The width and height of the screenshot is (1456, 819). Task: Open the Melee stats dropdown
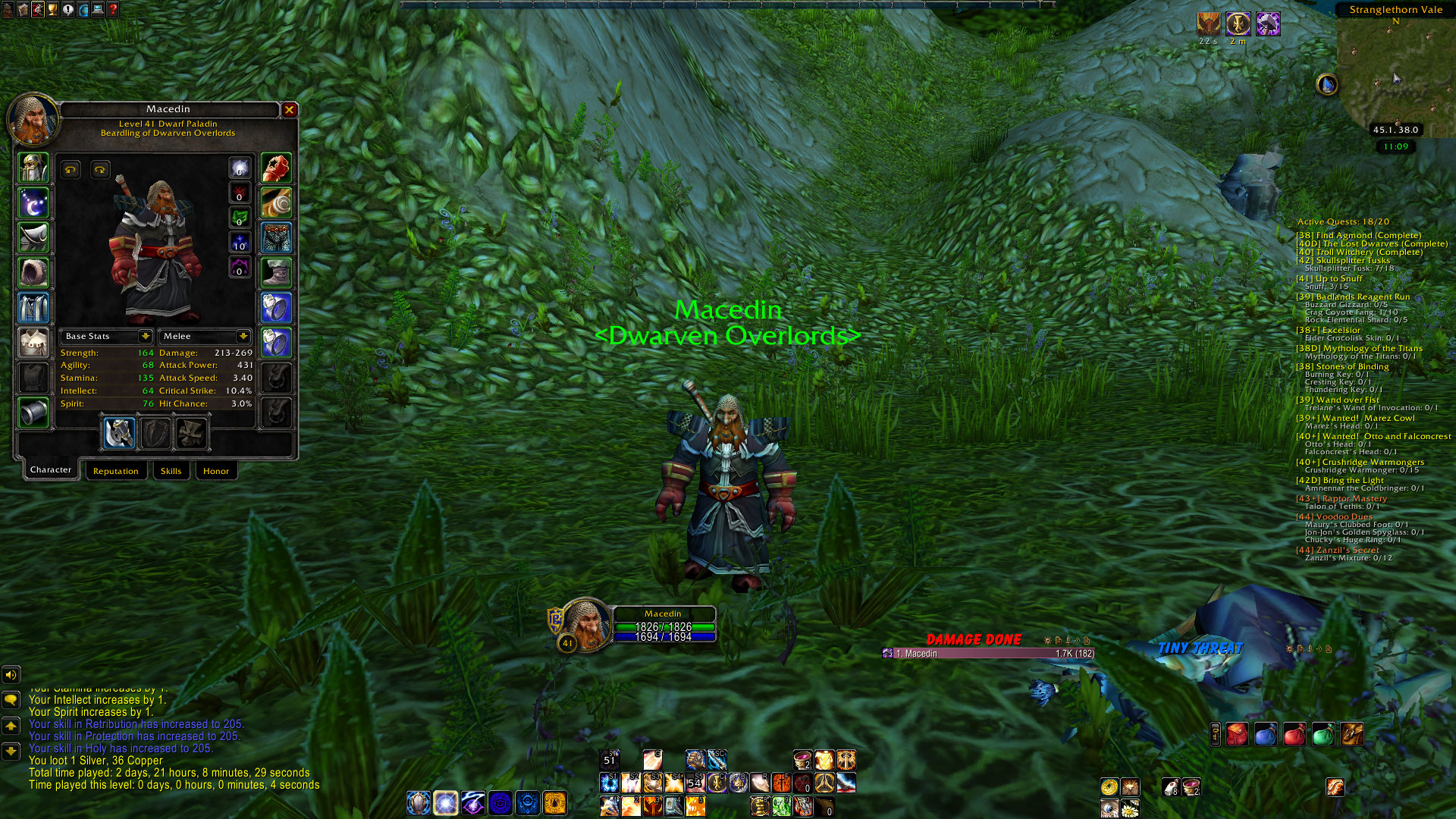243,336
